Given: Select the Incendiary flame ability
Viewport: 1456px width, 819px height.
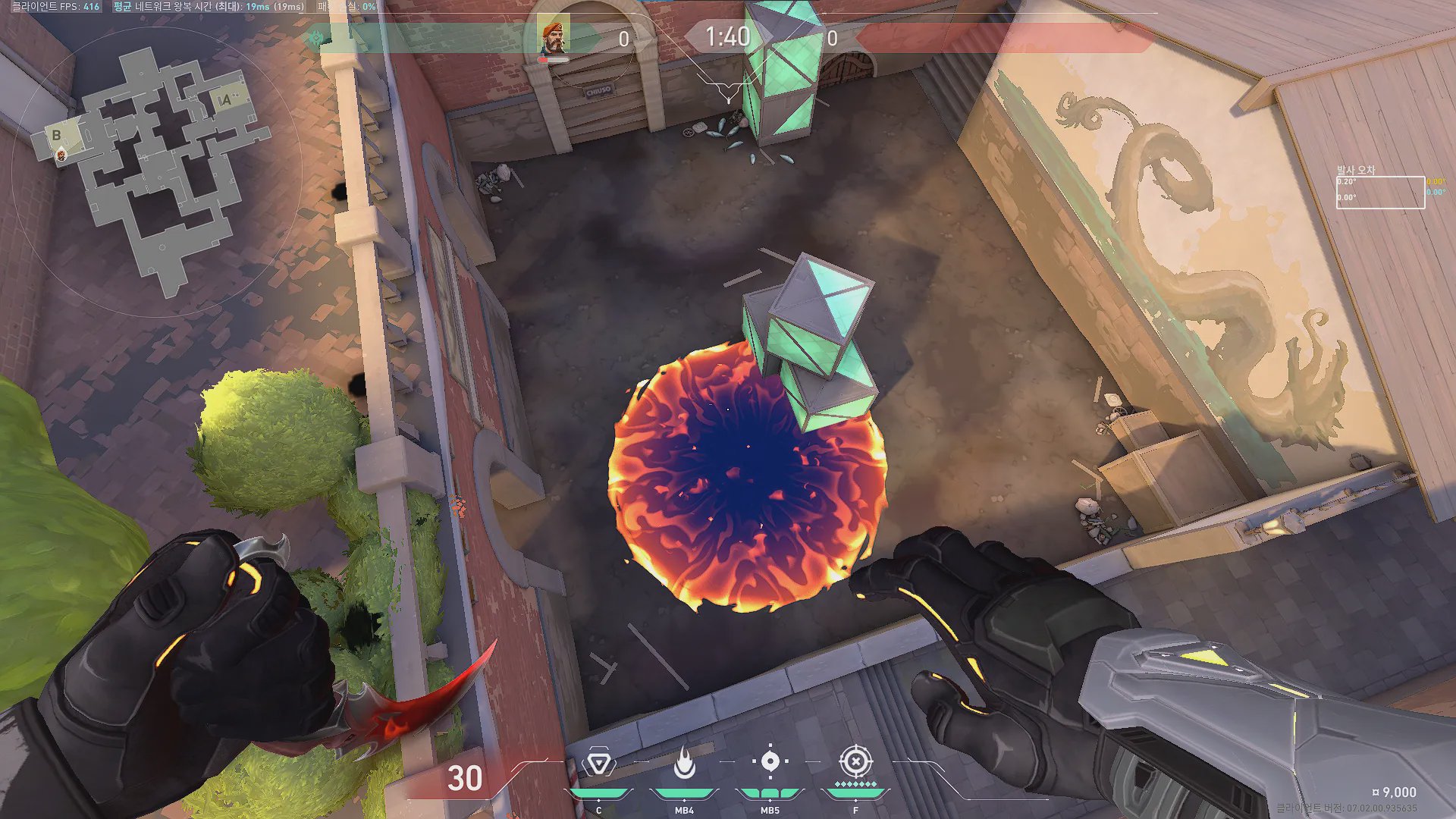Looking at the screenshot, I should coord(684,764).
